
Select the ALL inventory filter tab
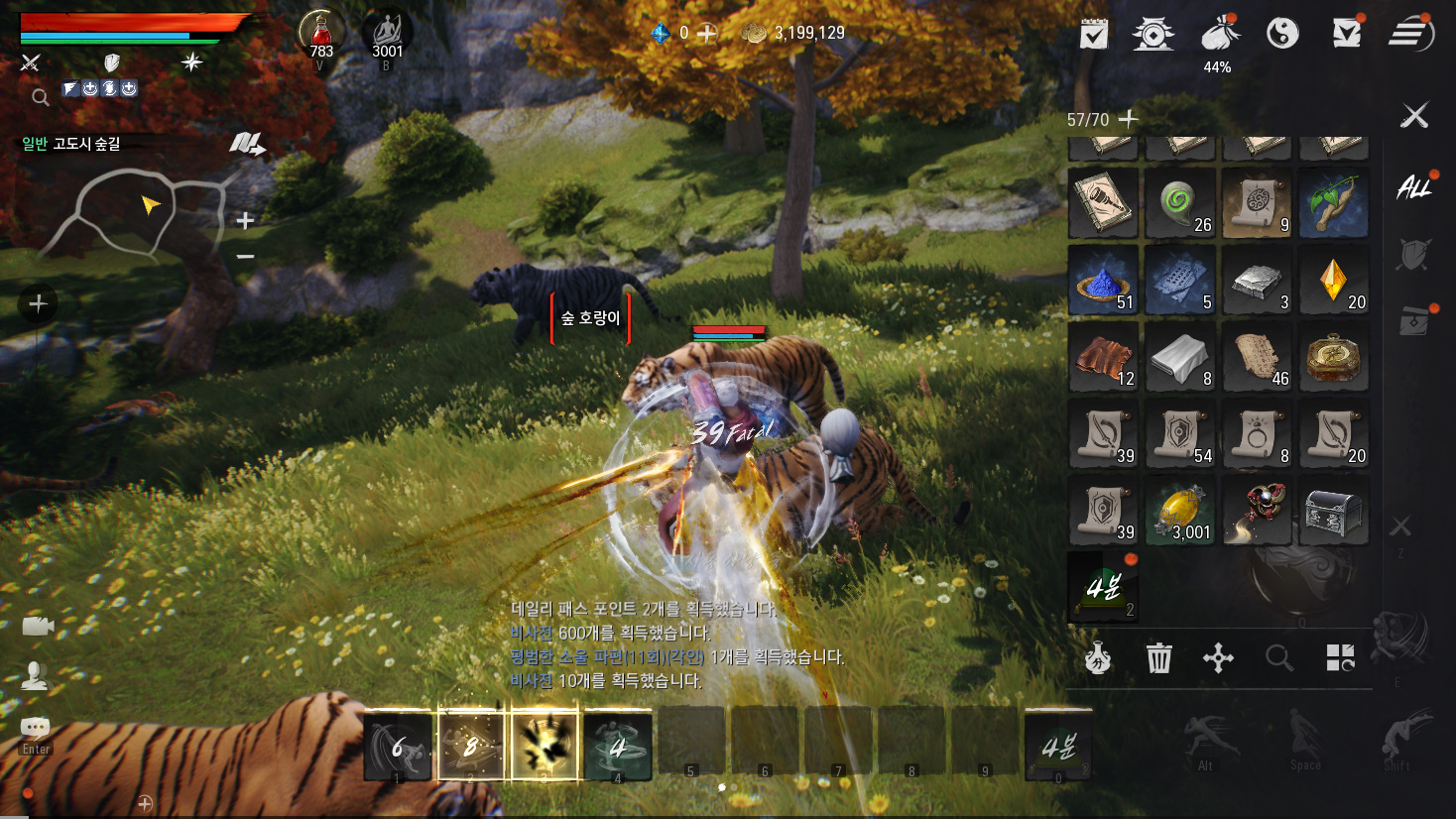(1413, 187)
